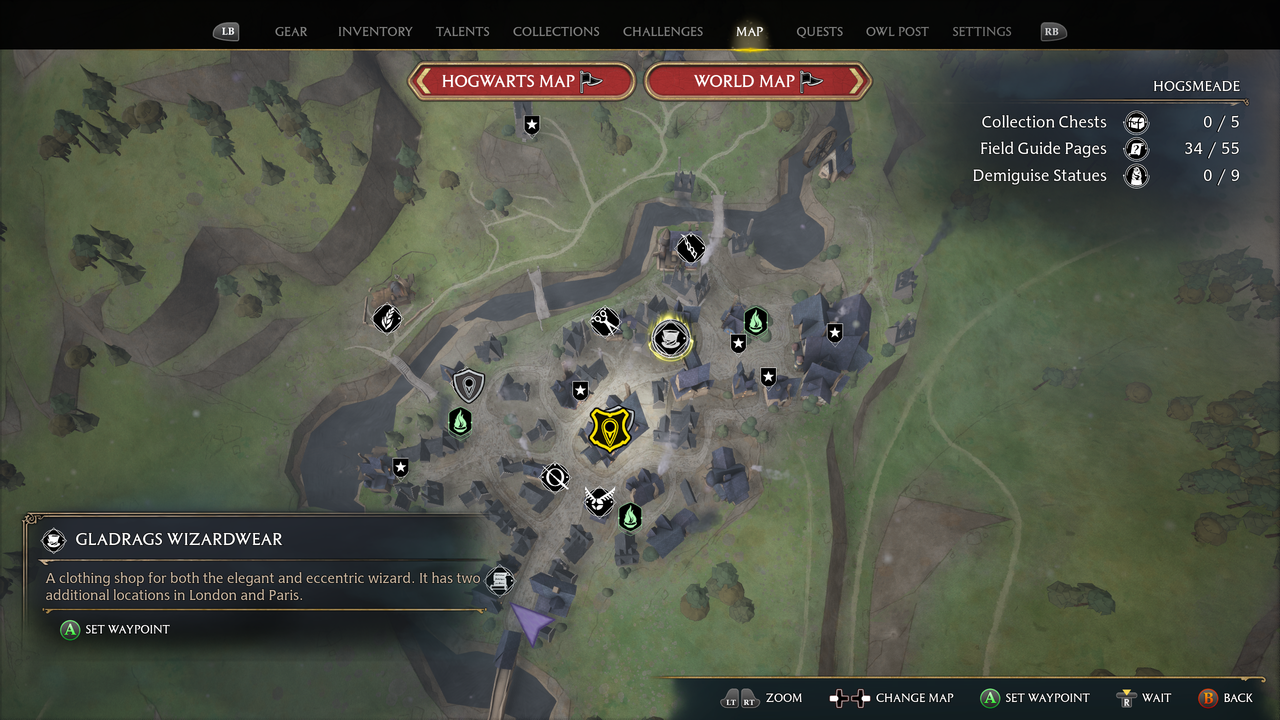
Task: Select the Talents tab
Action: click(463, 31)
